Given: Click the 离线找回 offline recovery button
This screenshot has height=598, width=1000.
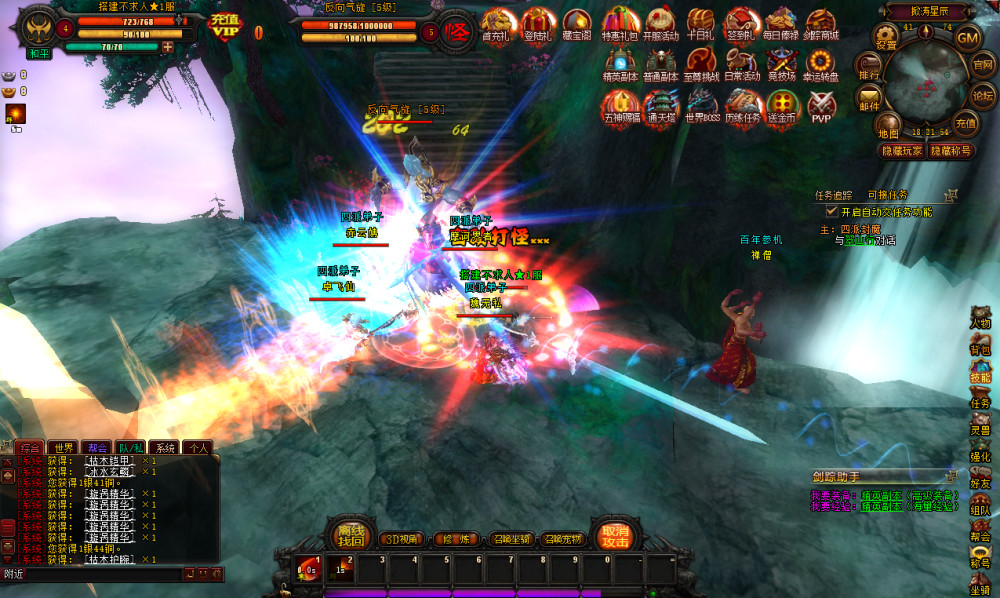Looking at the screenshot, I should pyautogui.click(x=349, y=535).
